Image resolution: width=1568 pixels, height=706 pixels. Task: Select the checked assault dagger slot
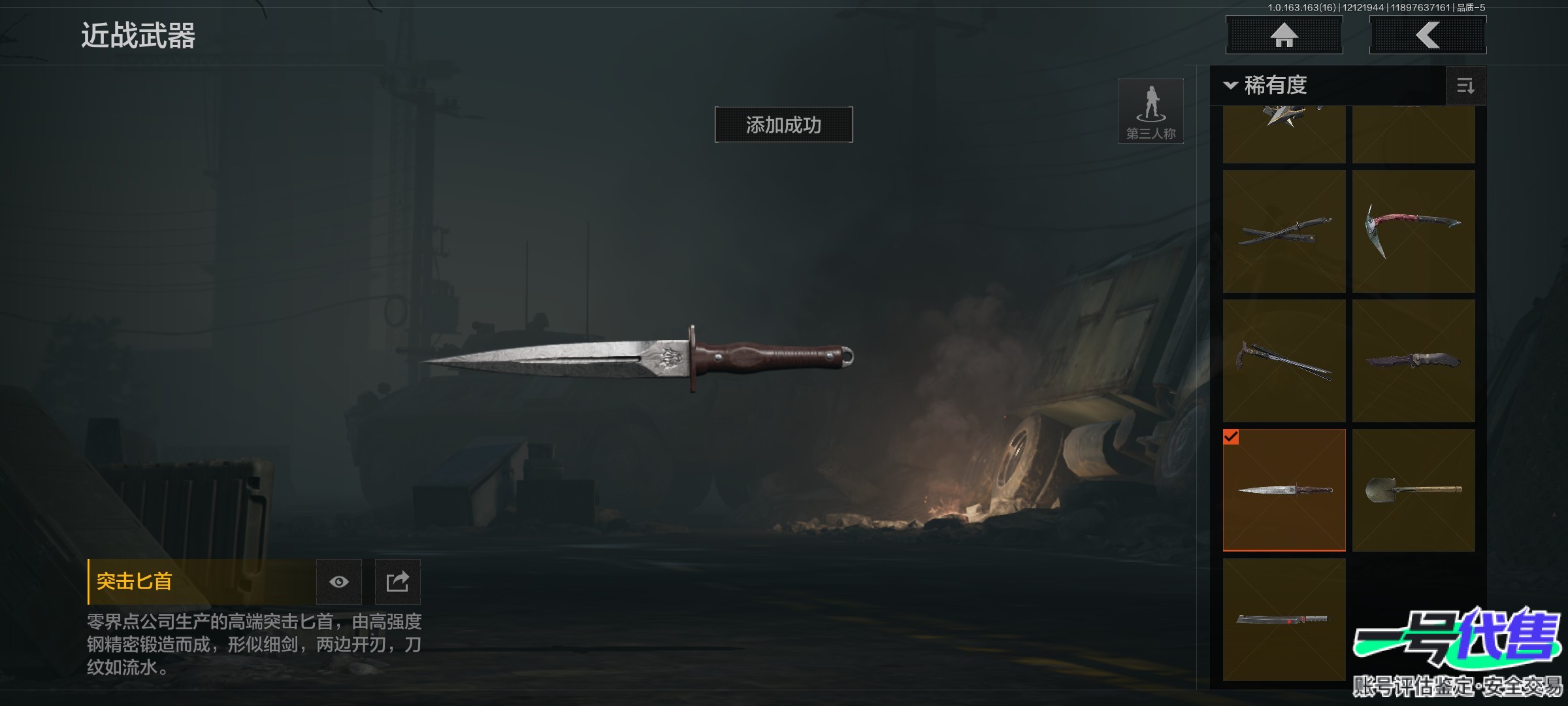(1284, 490)
